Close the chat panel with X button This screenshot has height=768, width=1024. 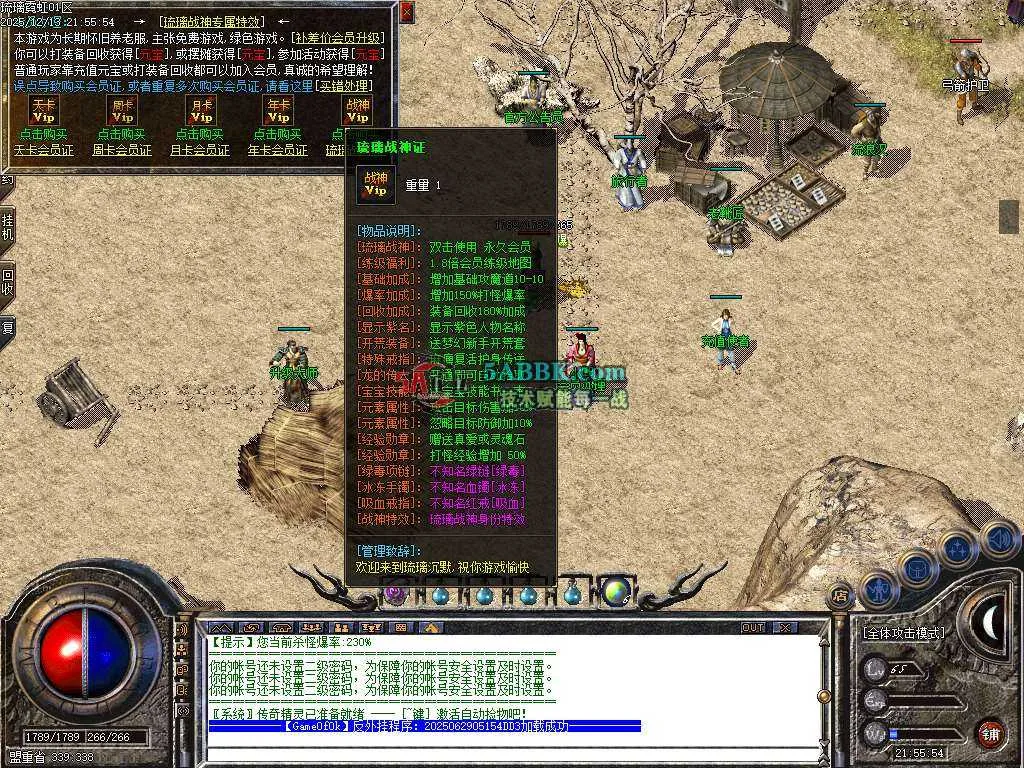click(784, 628)
